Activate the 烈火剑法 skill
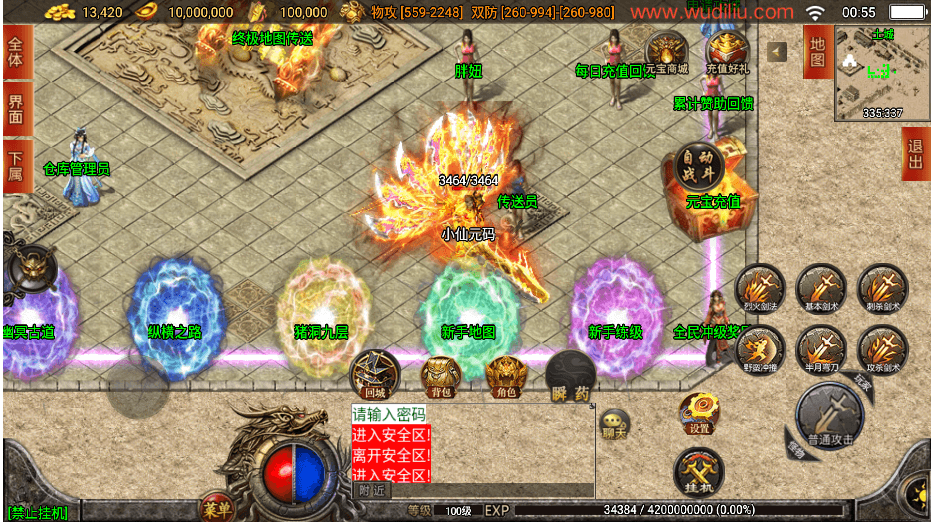Viewport: 931px width, 522px height. [760, 289]
